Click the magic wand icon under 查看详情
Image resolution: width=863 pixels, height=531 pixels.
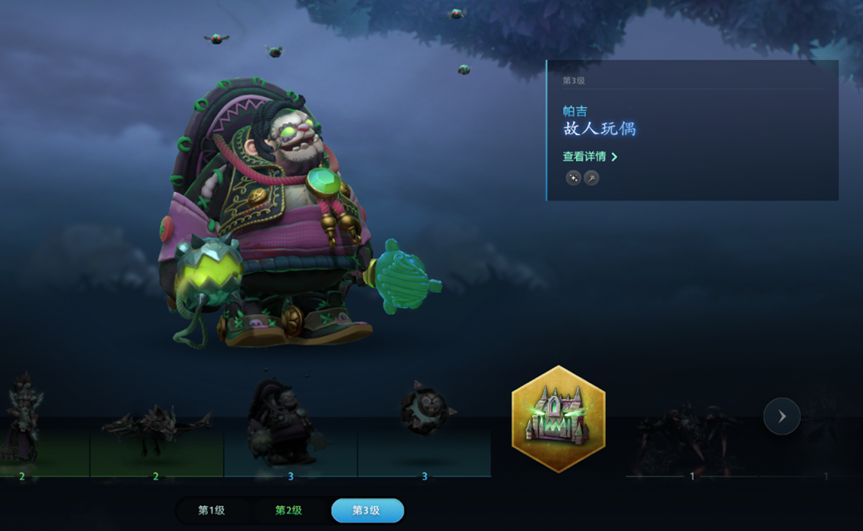(x=591, y=178)
